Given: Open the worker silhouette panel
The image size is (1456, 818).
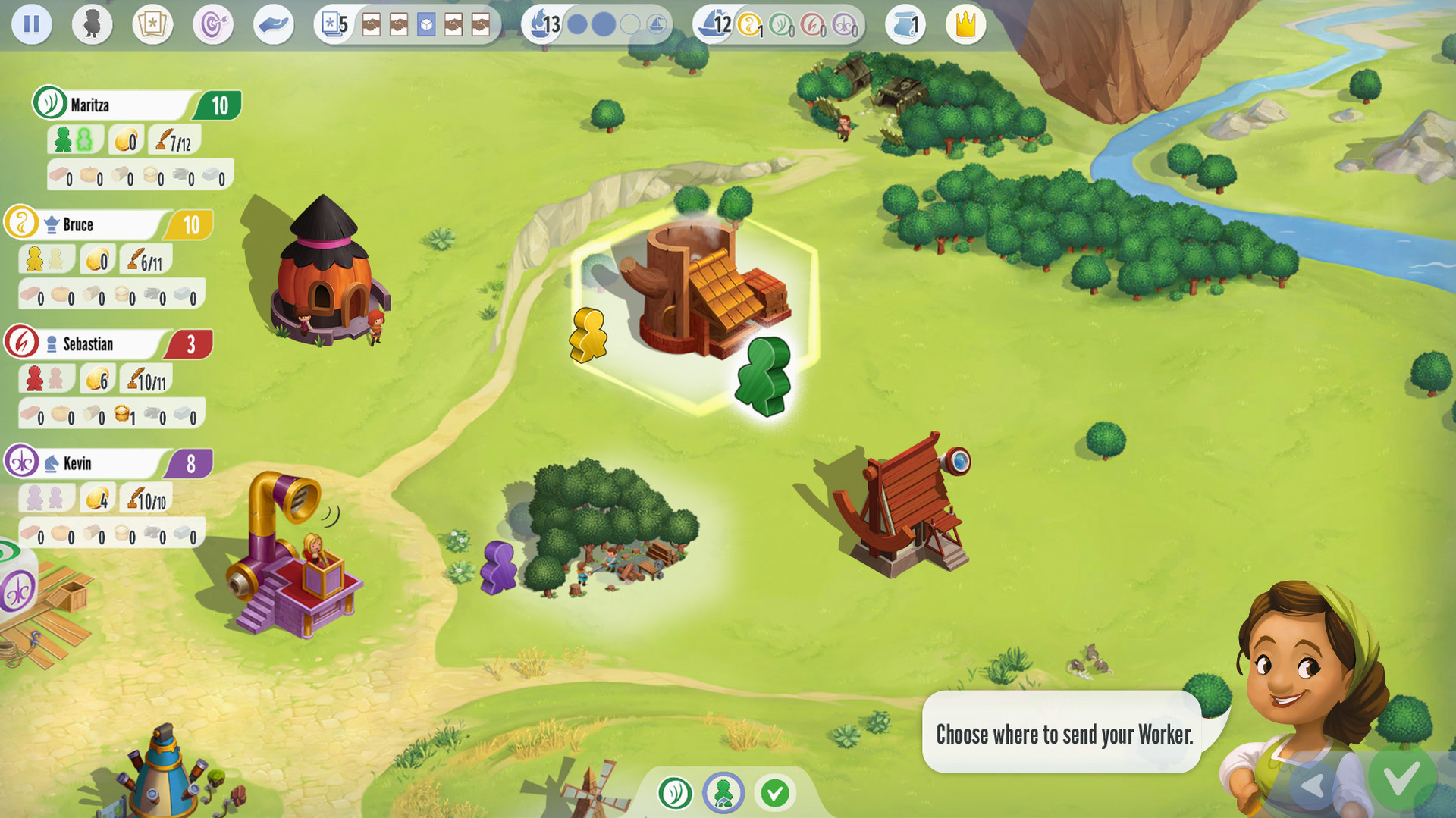Looking at the screenshot, I should tap(92, 25).
